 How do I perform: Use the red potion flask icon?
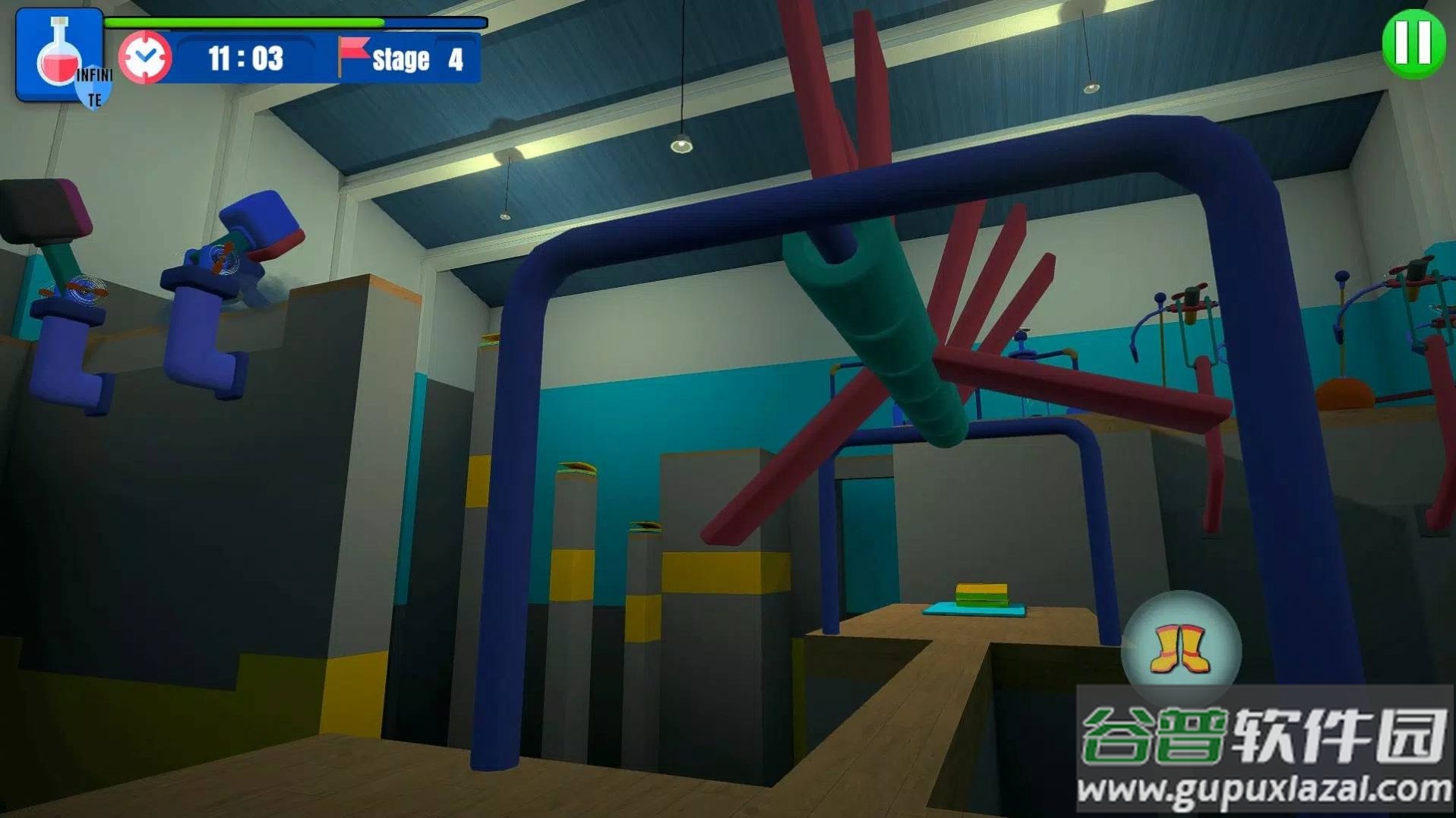59,55
